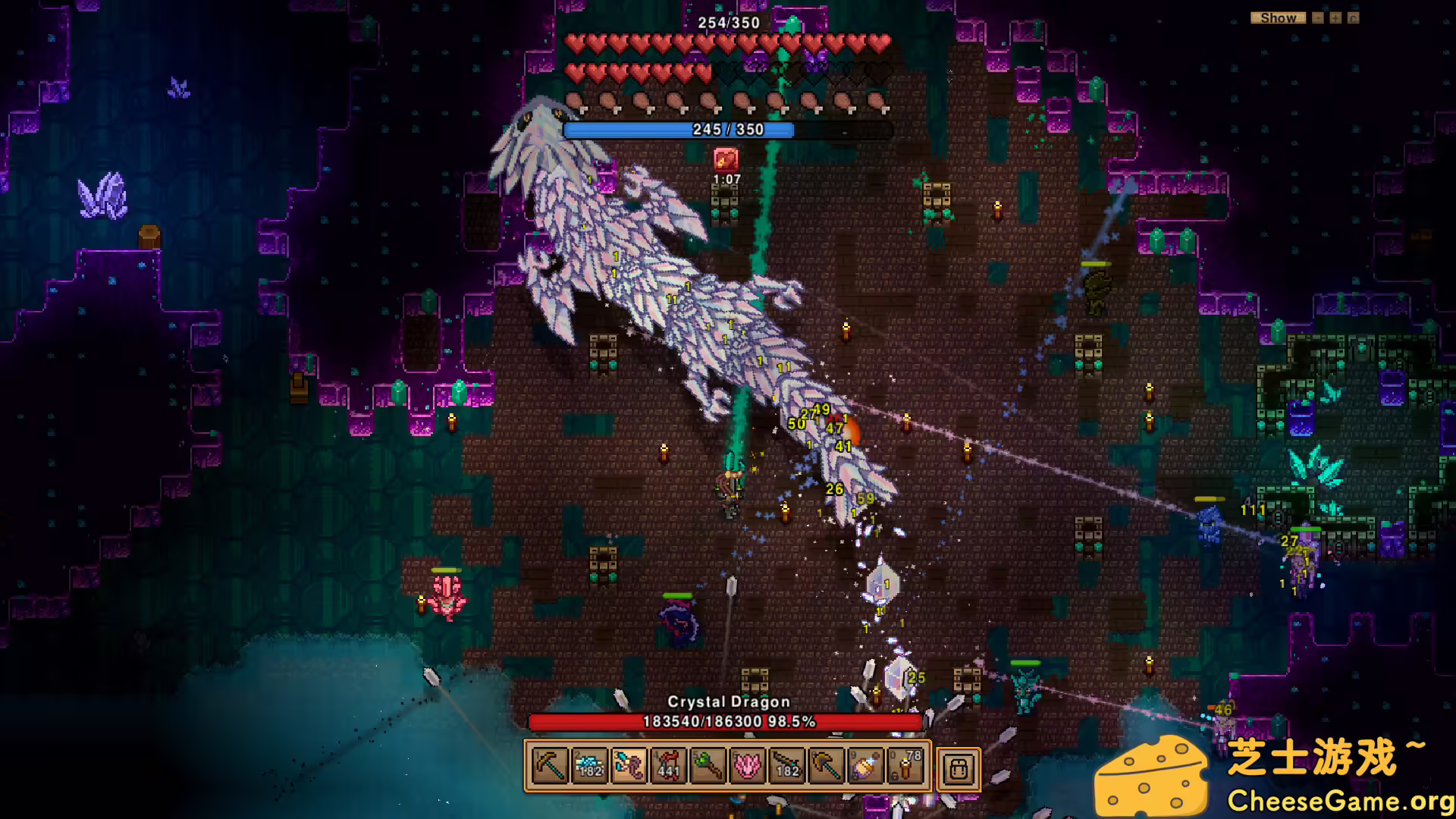Open the backpack inventory button
Screen dimensions: 1456x819
pyautogui.click(x=959, y=769)
